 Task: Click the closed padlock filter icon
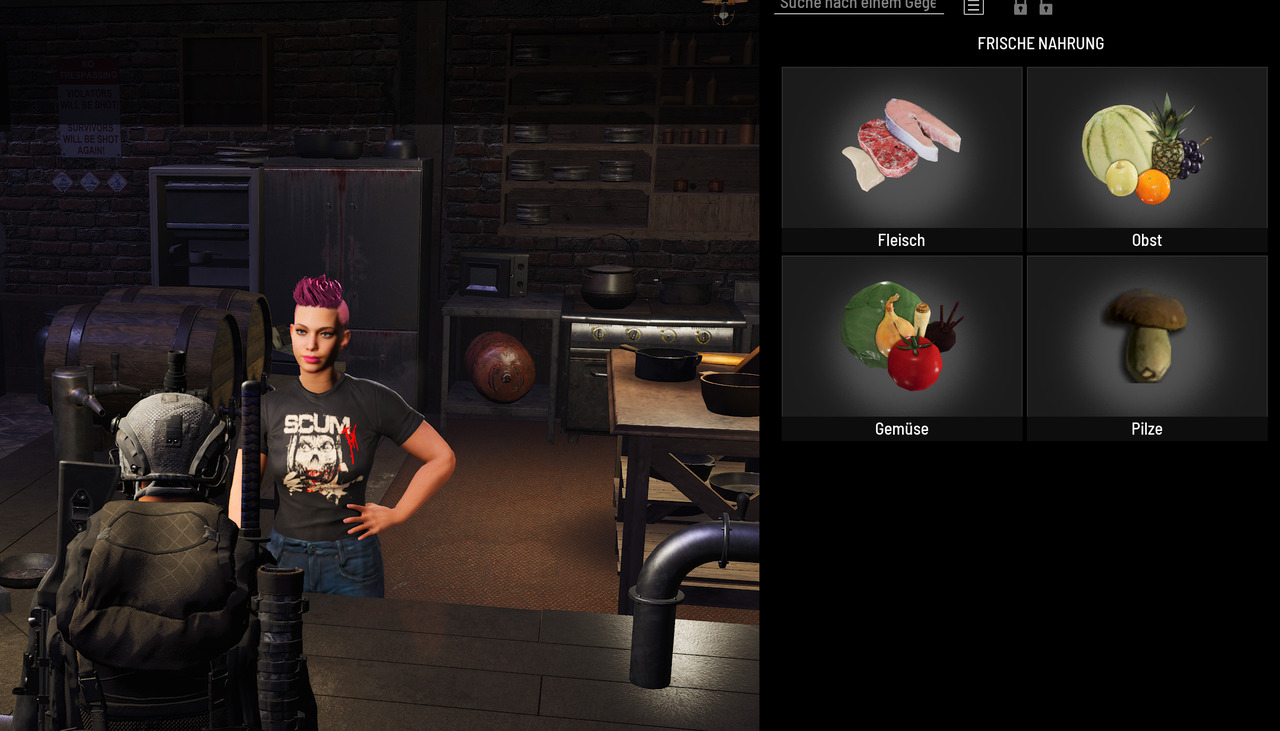[x=1020, y=8]
